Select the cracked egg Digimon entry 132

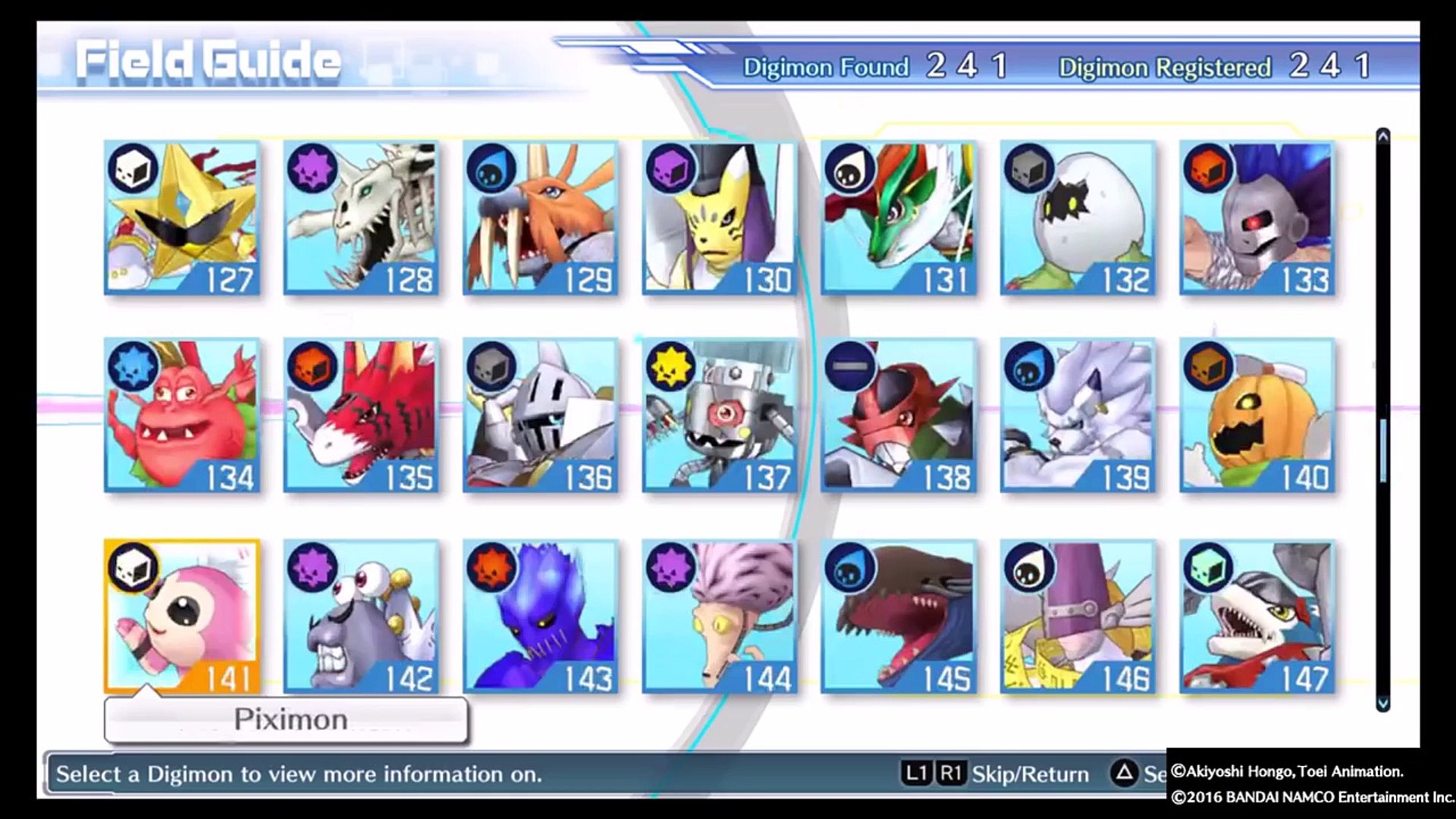(1078, 218)
